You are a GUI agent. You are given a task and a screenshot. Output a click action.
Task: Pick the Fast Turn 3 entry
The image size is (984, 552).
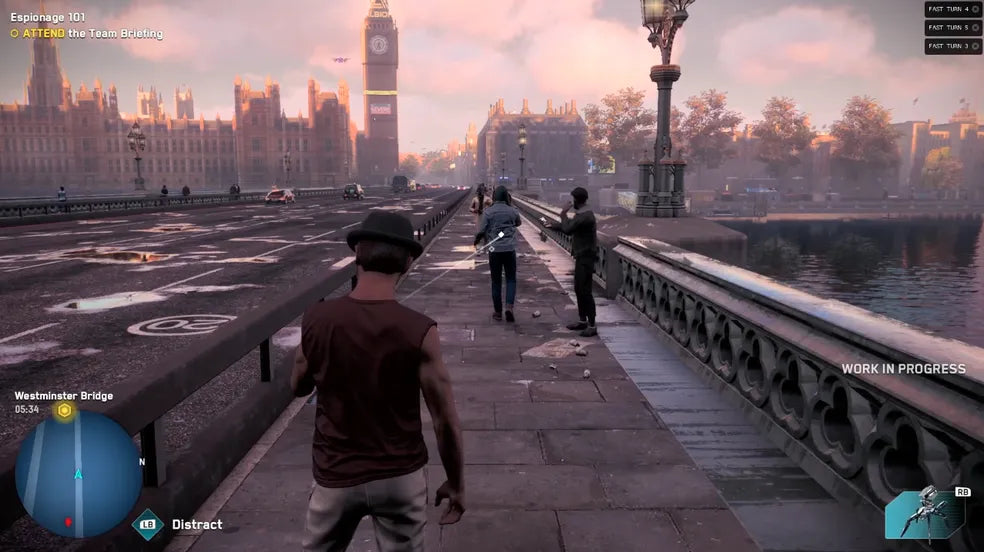point(953,46)
